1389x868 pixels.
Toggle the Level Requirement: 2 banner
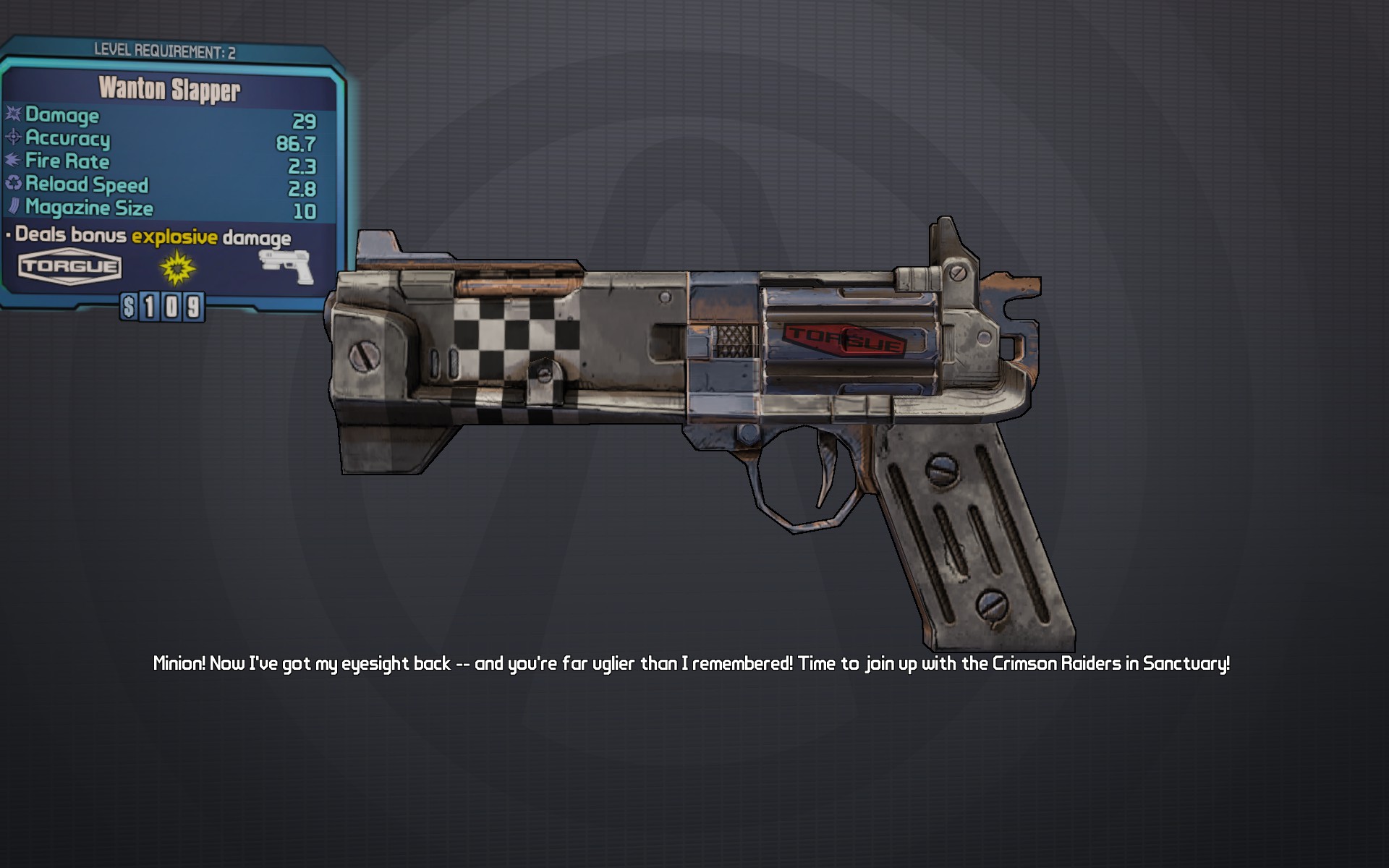point(166,50)
